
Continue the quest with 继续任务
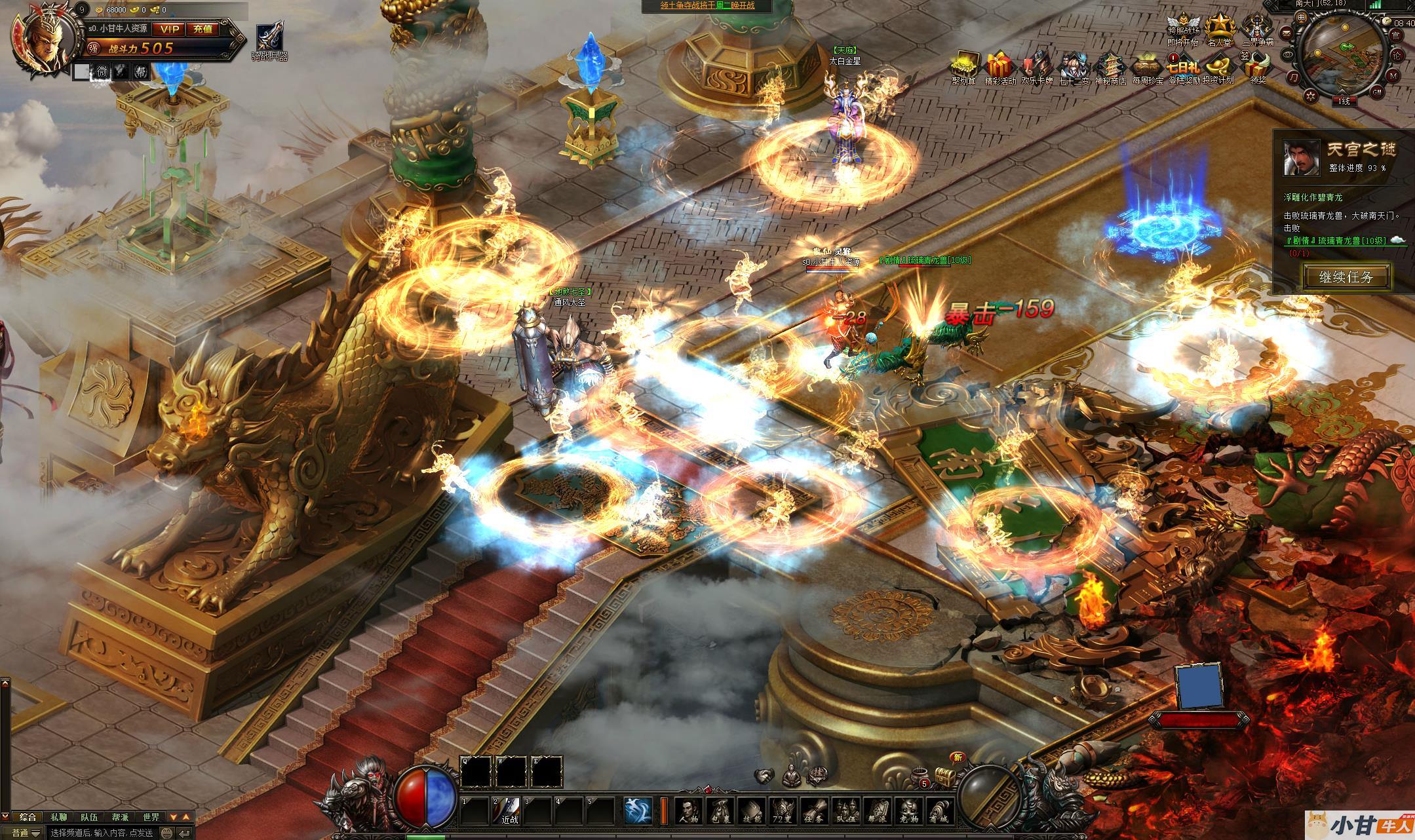1346,277
